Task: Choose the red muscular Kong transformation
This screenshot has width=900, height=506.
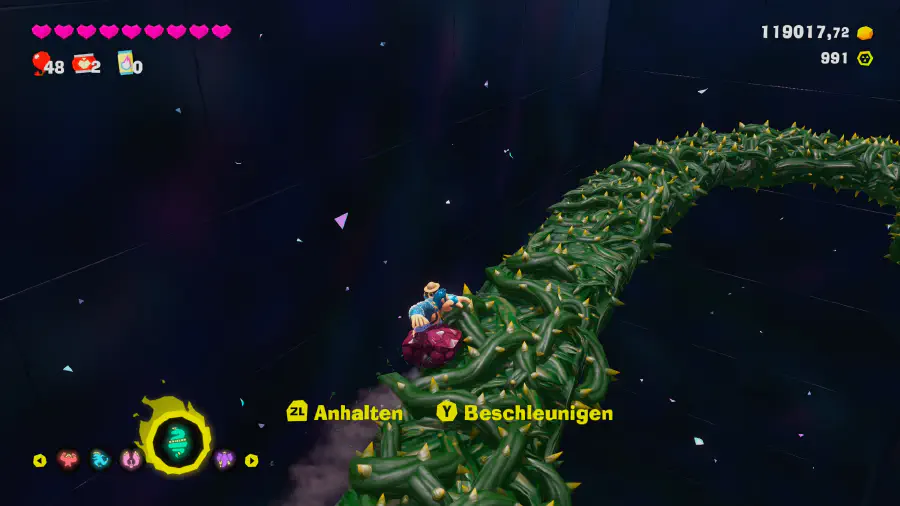Action: tap(69, 459)
